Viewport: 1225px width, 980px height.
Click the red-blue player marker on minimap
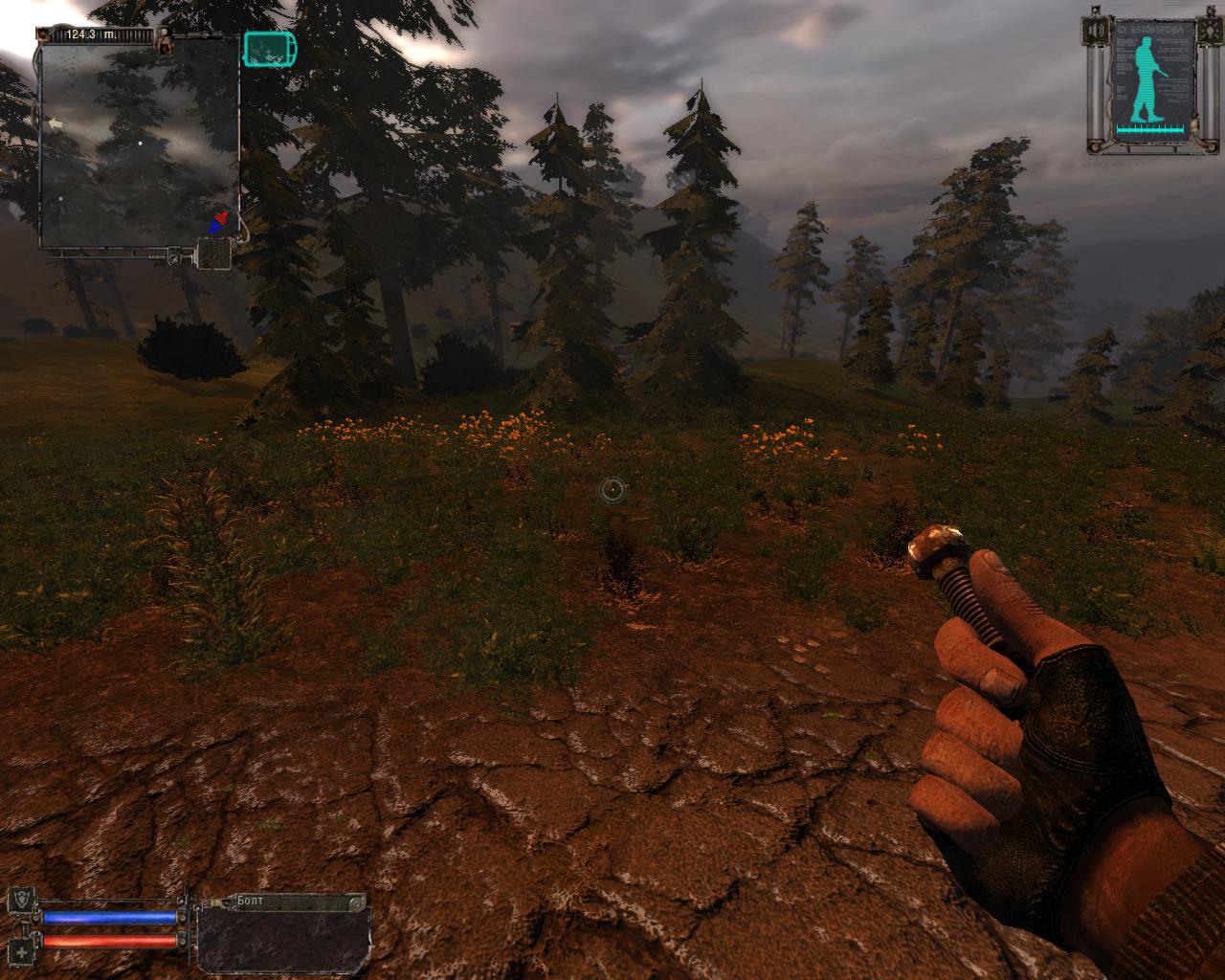click(x=221, y=222)
